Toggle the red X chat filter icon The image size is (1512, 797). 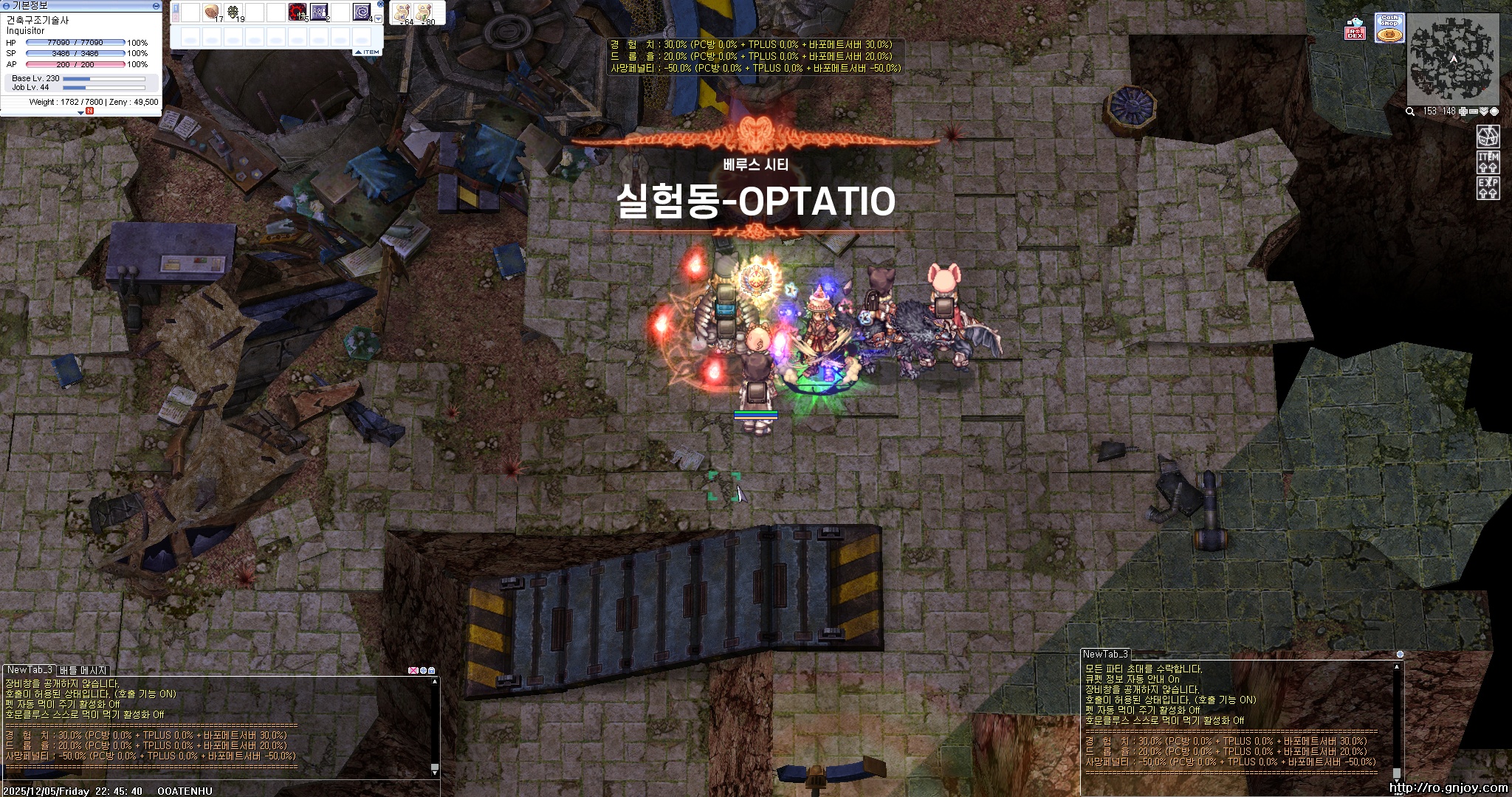tap(414, 672)
